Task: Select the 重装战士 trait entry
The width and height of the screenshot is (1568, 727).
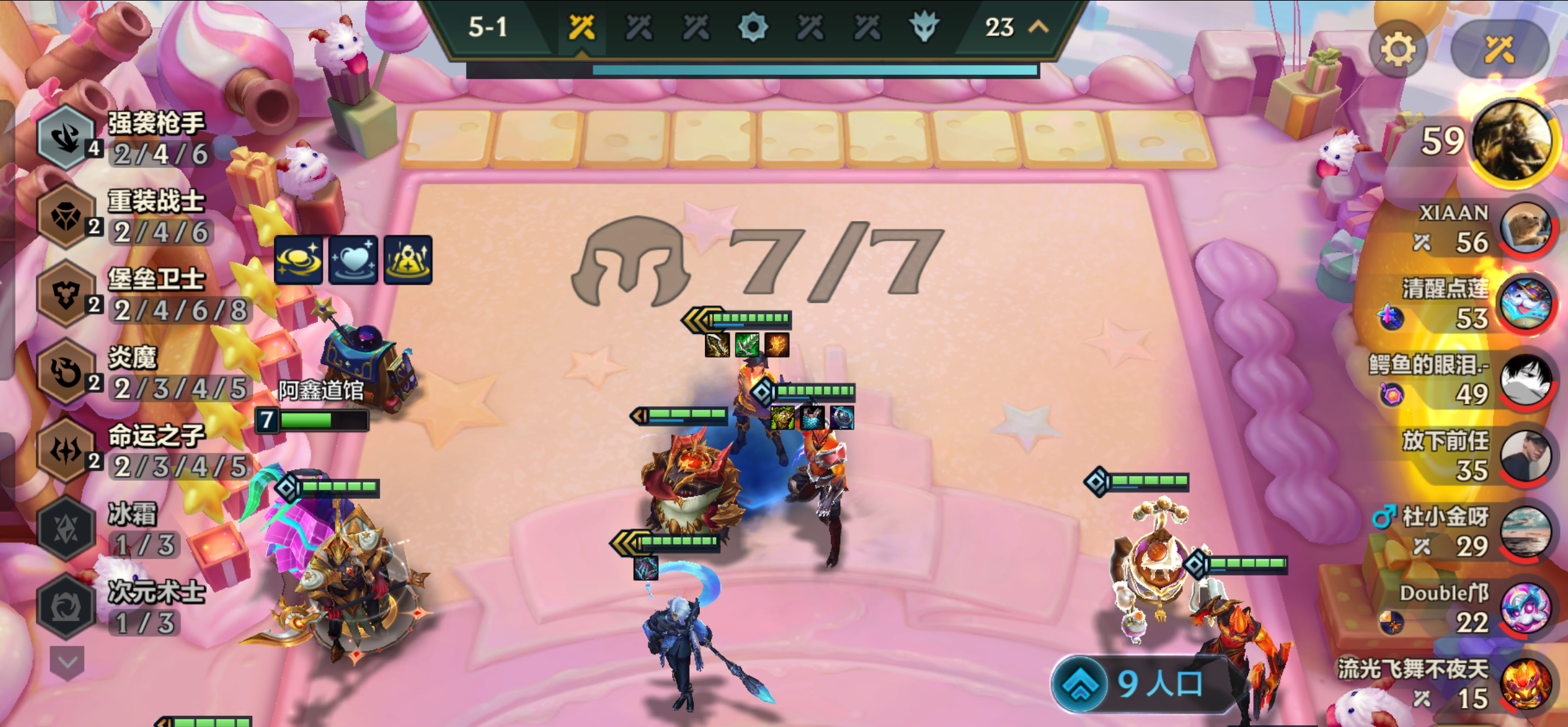Action: [123, 216]
